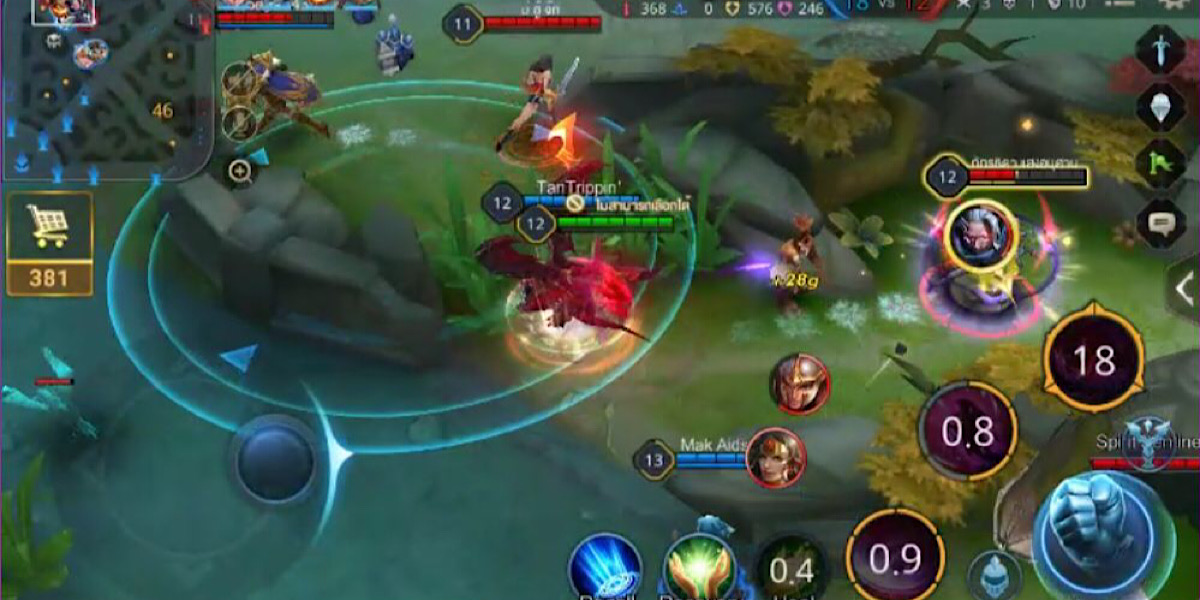1200x600 pixels.
Task: Open settings via the gear icon
Action: (x=1176, y=5)
